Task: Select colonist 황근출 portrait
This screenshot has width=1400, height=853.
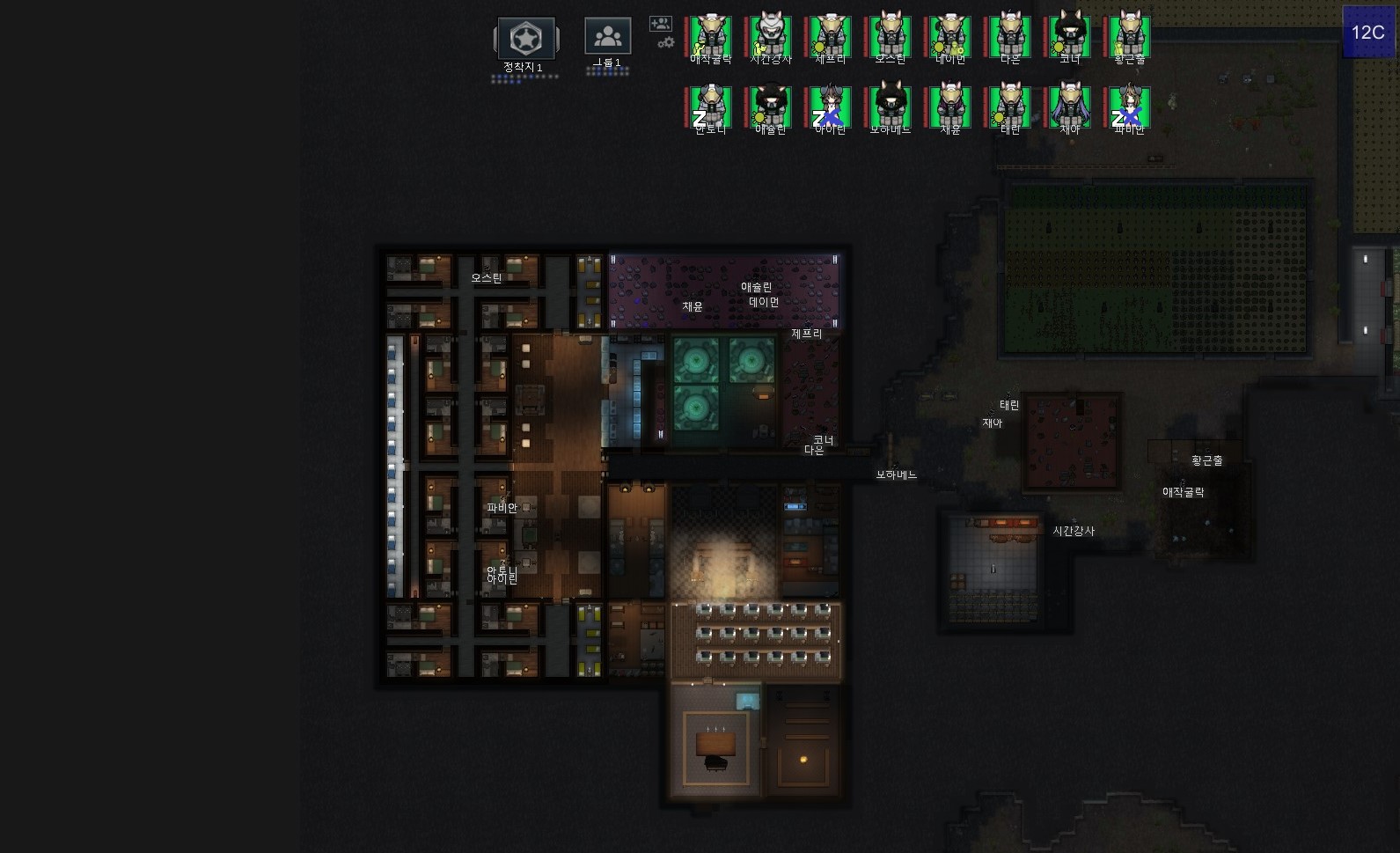Action: point(1130,37)
